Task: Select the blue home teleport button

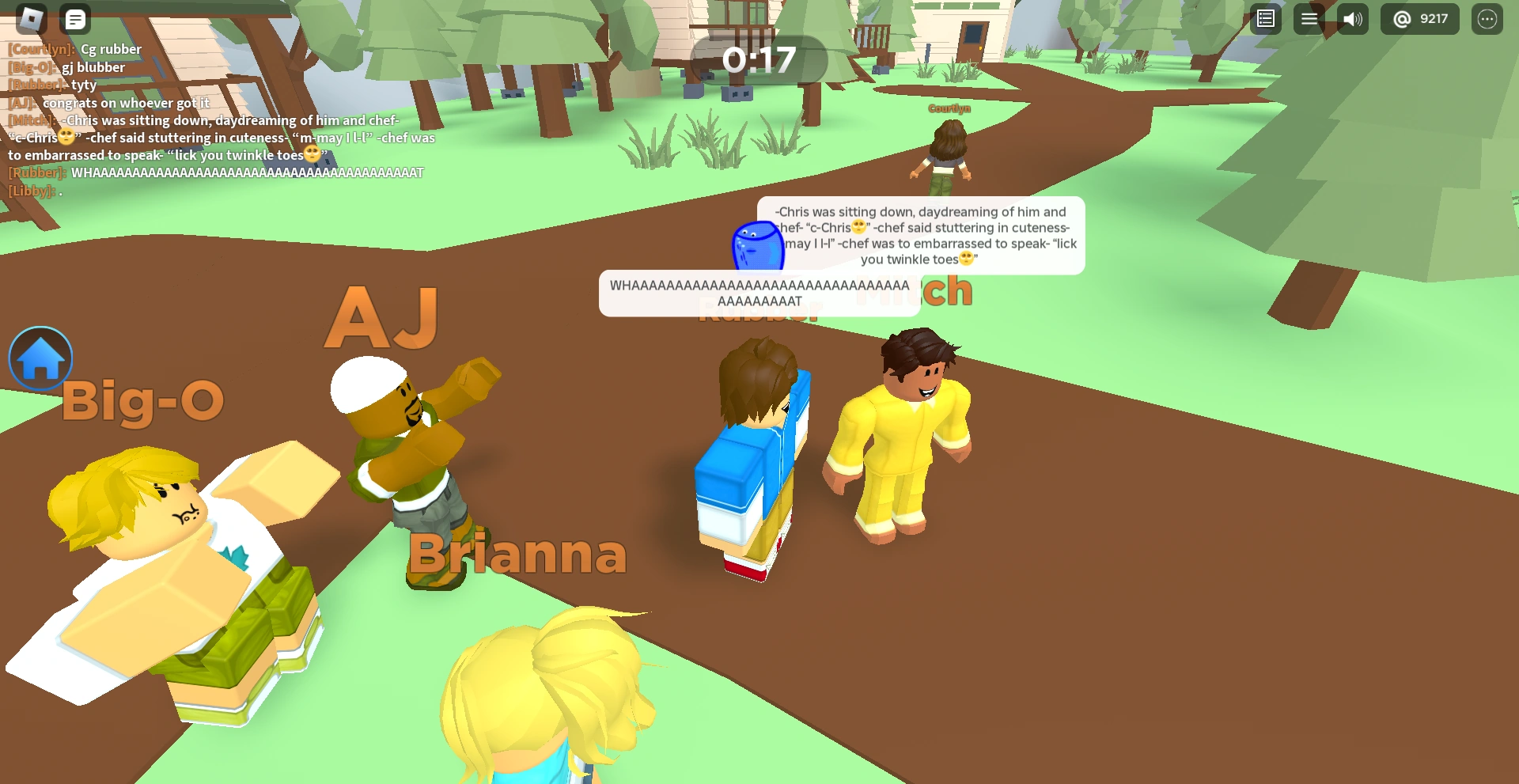Action: [x=40, y=358]
